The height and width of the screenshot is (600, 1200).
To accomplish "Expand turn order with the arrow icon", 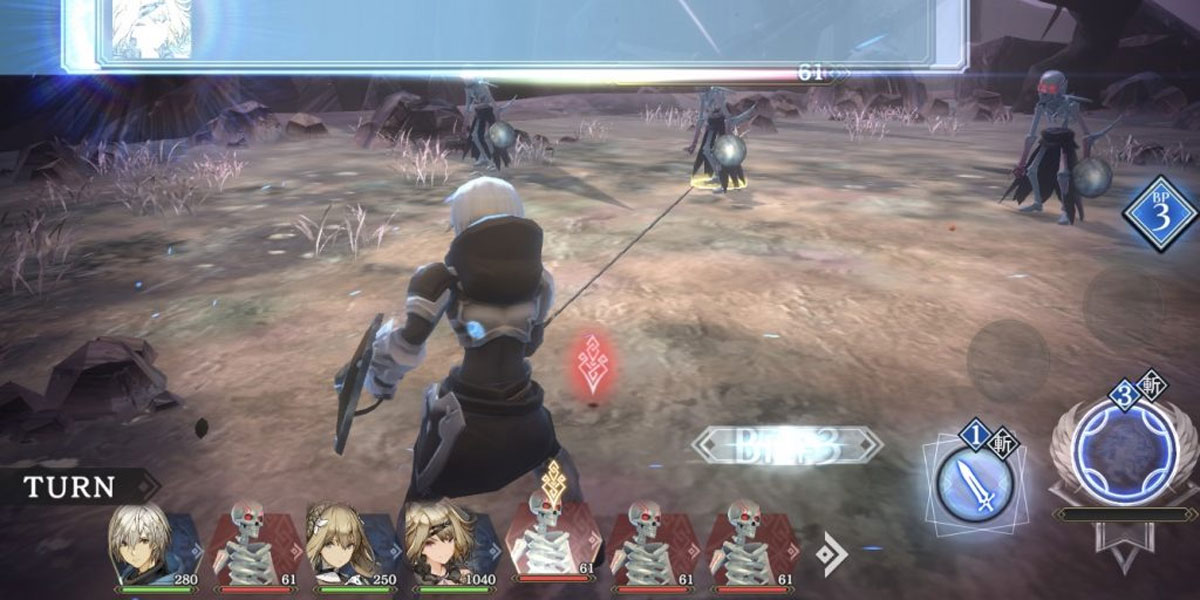I will [x=831, y=550].
